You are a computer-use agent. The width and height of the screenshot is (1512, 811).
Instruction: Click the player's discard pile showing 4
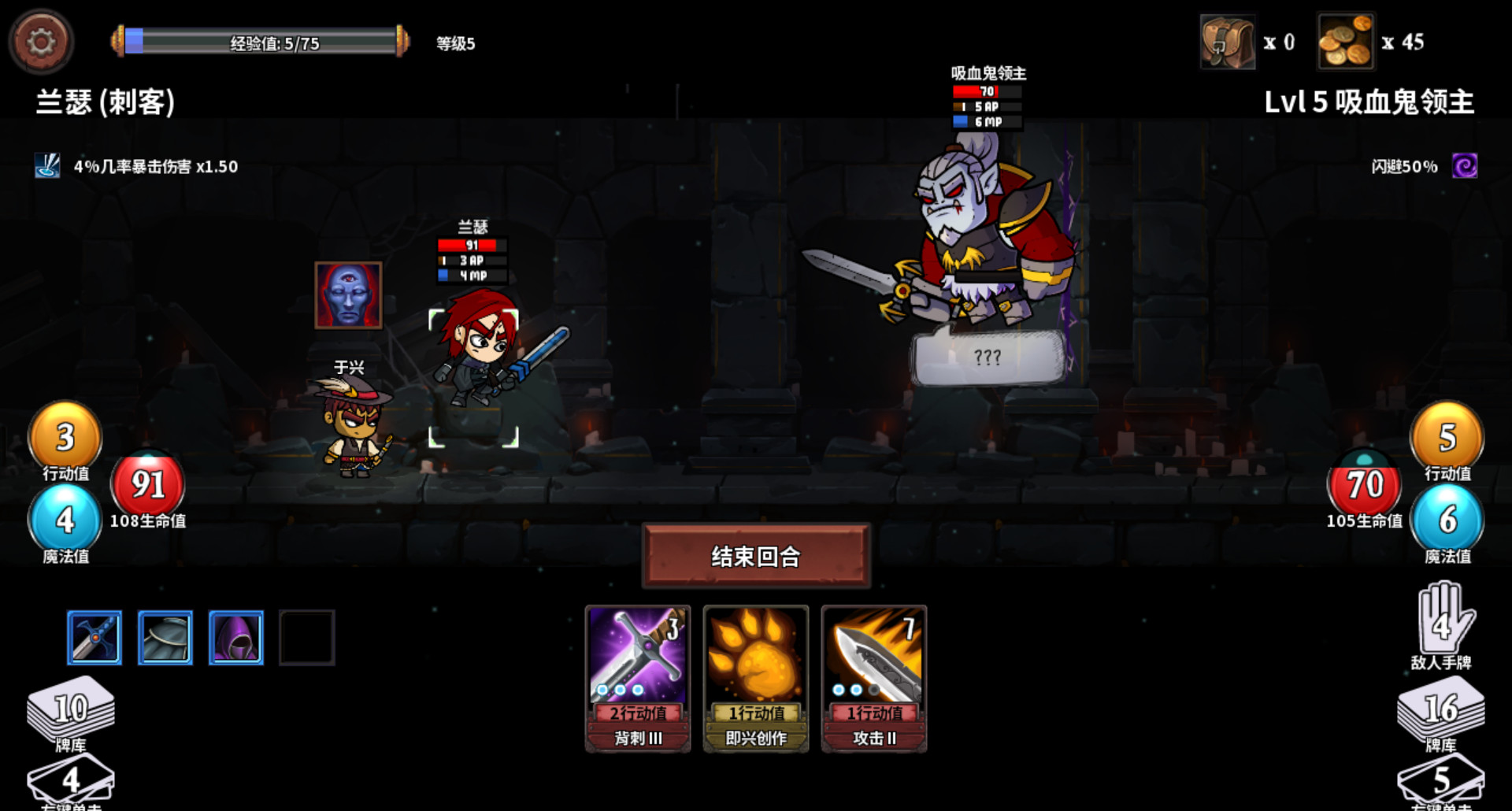tap(69, 780)
